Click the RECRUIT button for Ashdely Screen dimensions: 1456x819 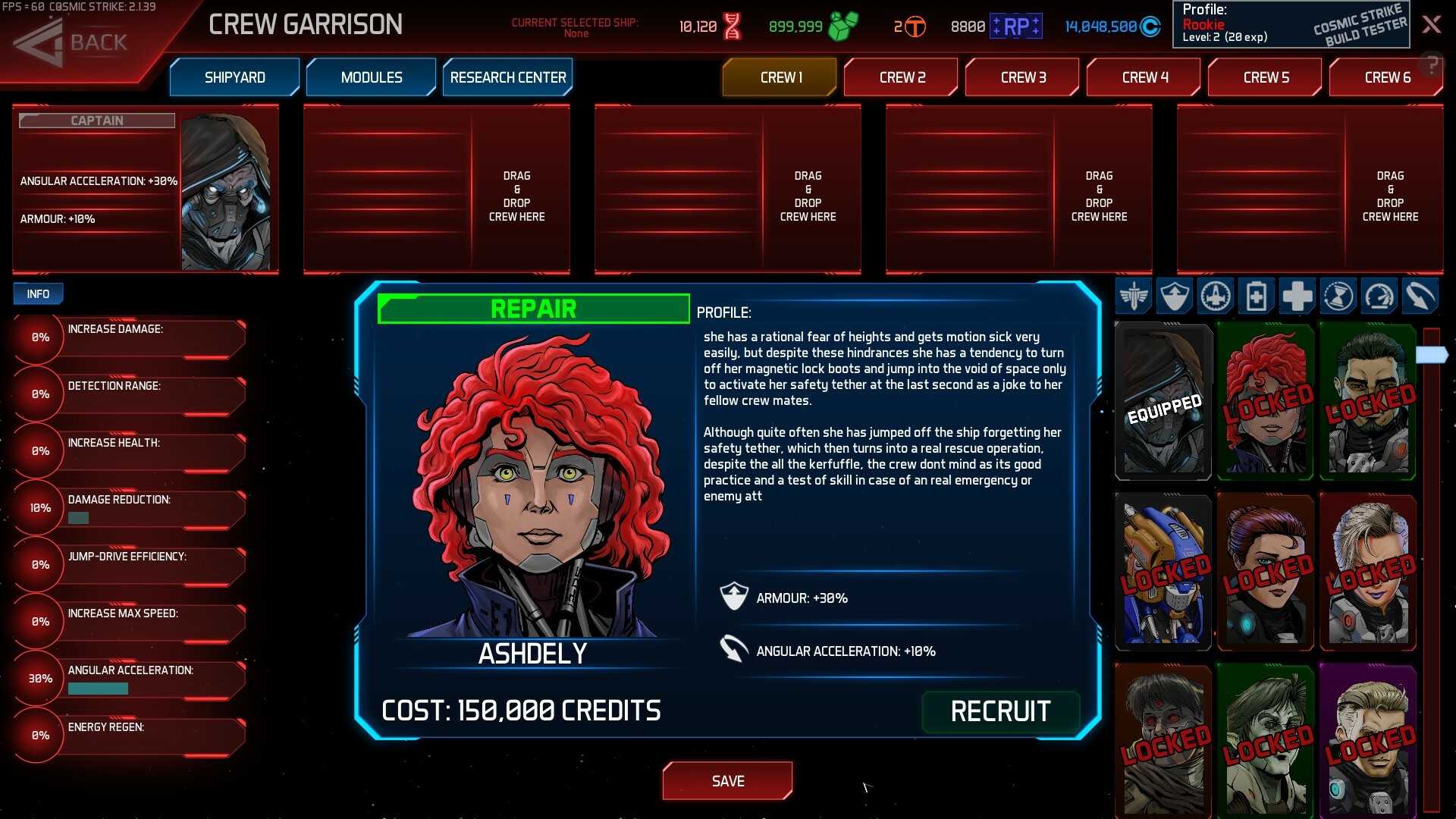pyautogui.click(x=1001, y=711)
